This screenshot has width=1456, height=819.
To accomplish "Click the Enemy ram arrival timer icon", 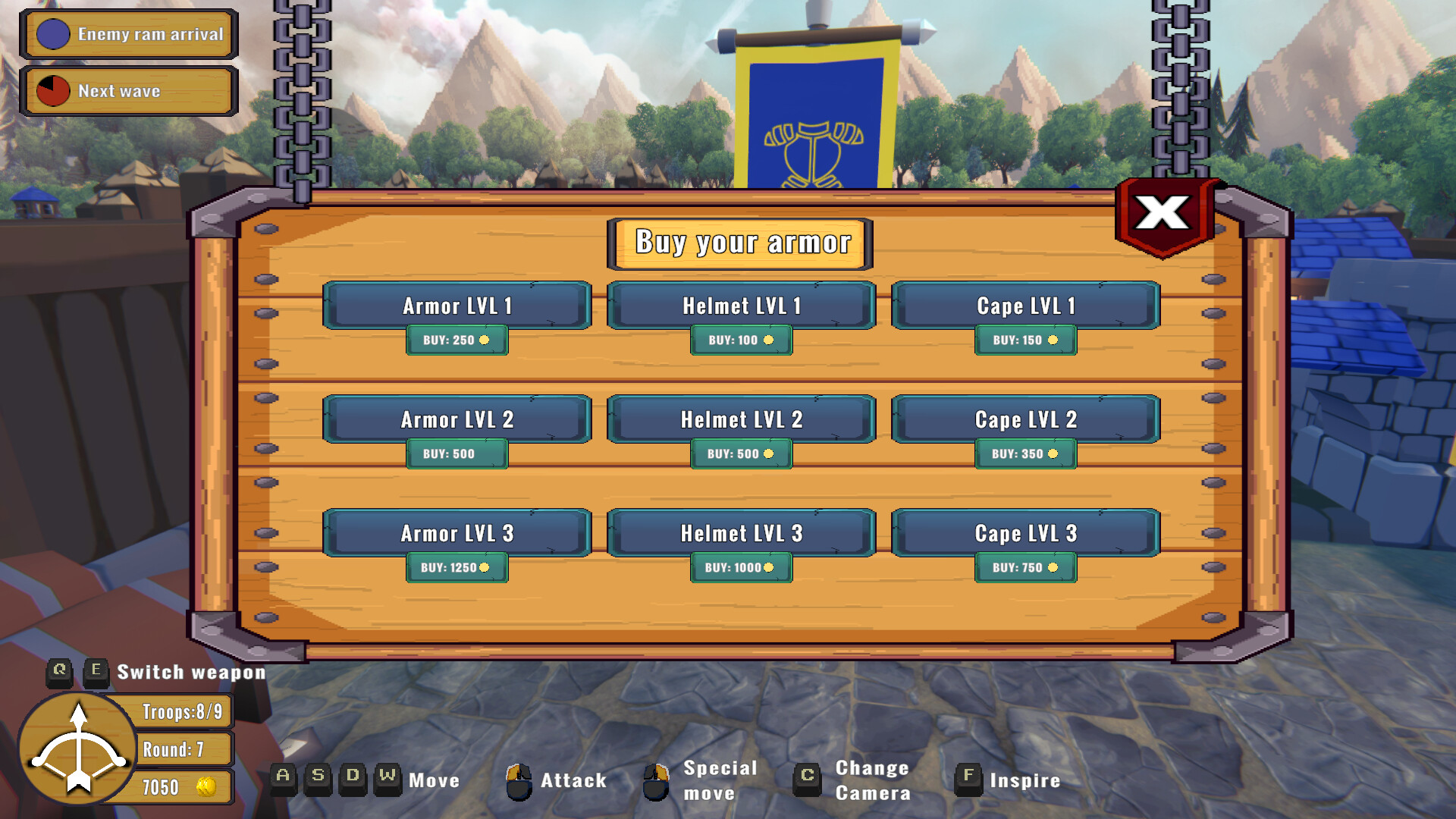I will coord(52,34).
